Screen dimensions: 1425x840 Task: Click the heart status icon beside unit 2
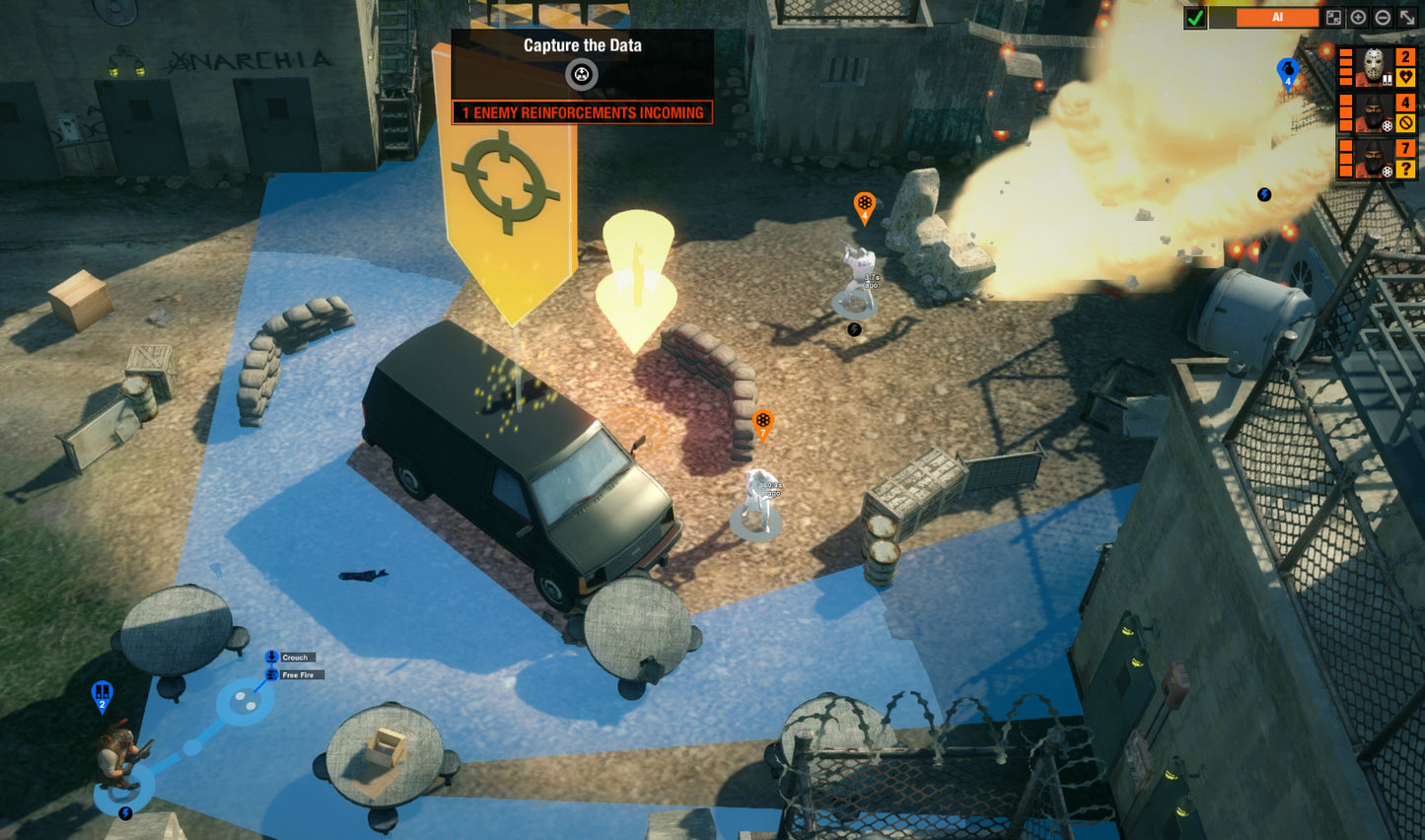click(1406, 78)
